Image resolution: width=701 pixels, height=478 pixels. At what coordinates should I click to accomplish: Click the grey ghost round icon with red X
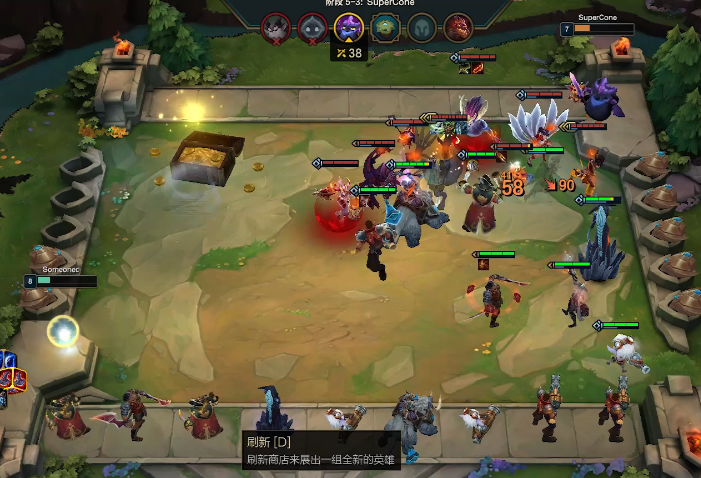(x=311, y=27)
